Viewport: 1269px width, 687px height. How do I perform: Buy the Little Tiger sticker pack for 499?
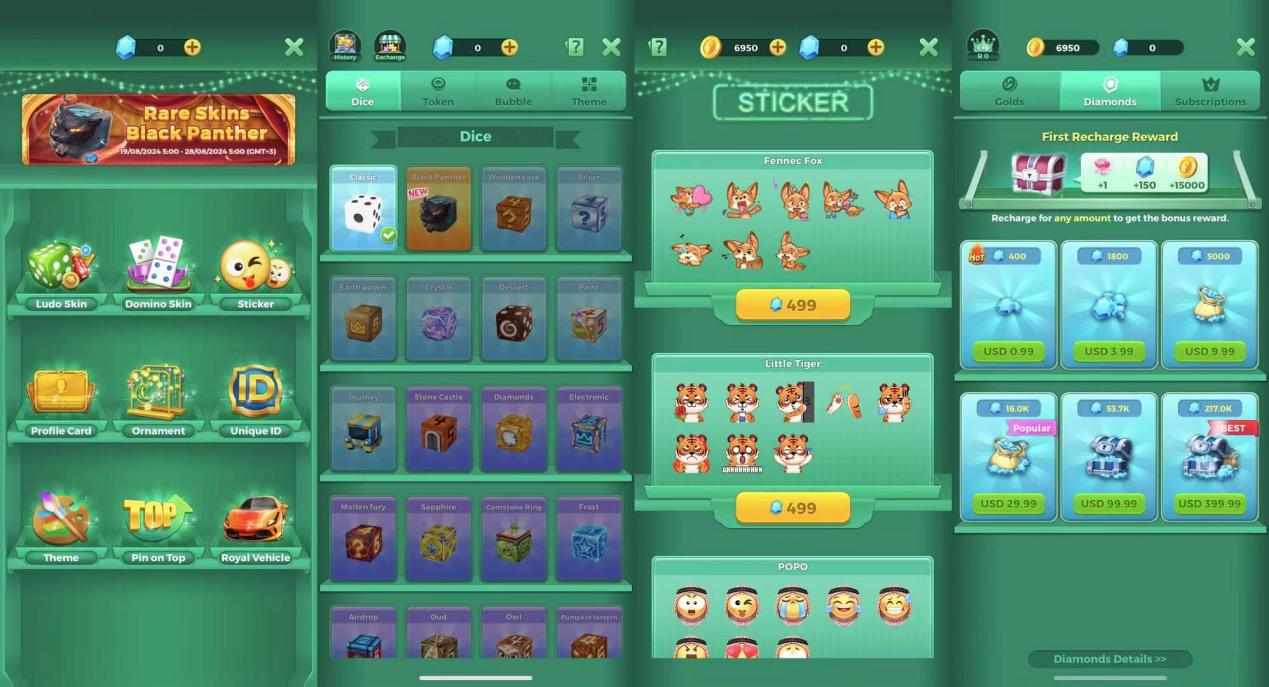pyautogui.click(x=792, y=508)
